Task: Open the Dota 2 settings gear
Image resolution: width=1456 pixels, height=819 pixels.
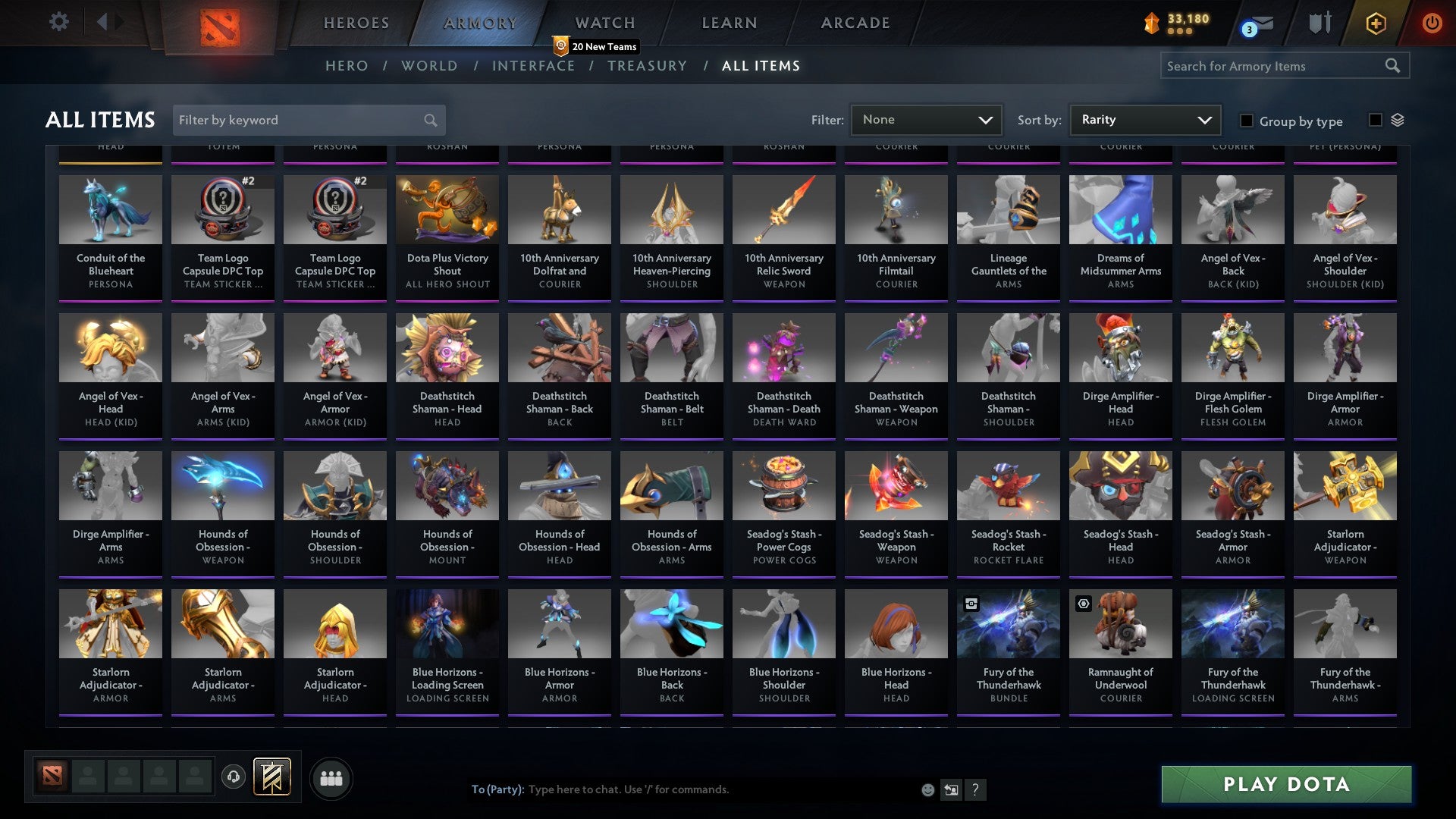Action: click(58, 22)
